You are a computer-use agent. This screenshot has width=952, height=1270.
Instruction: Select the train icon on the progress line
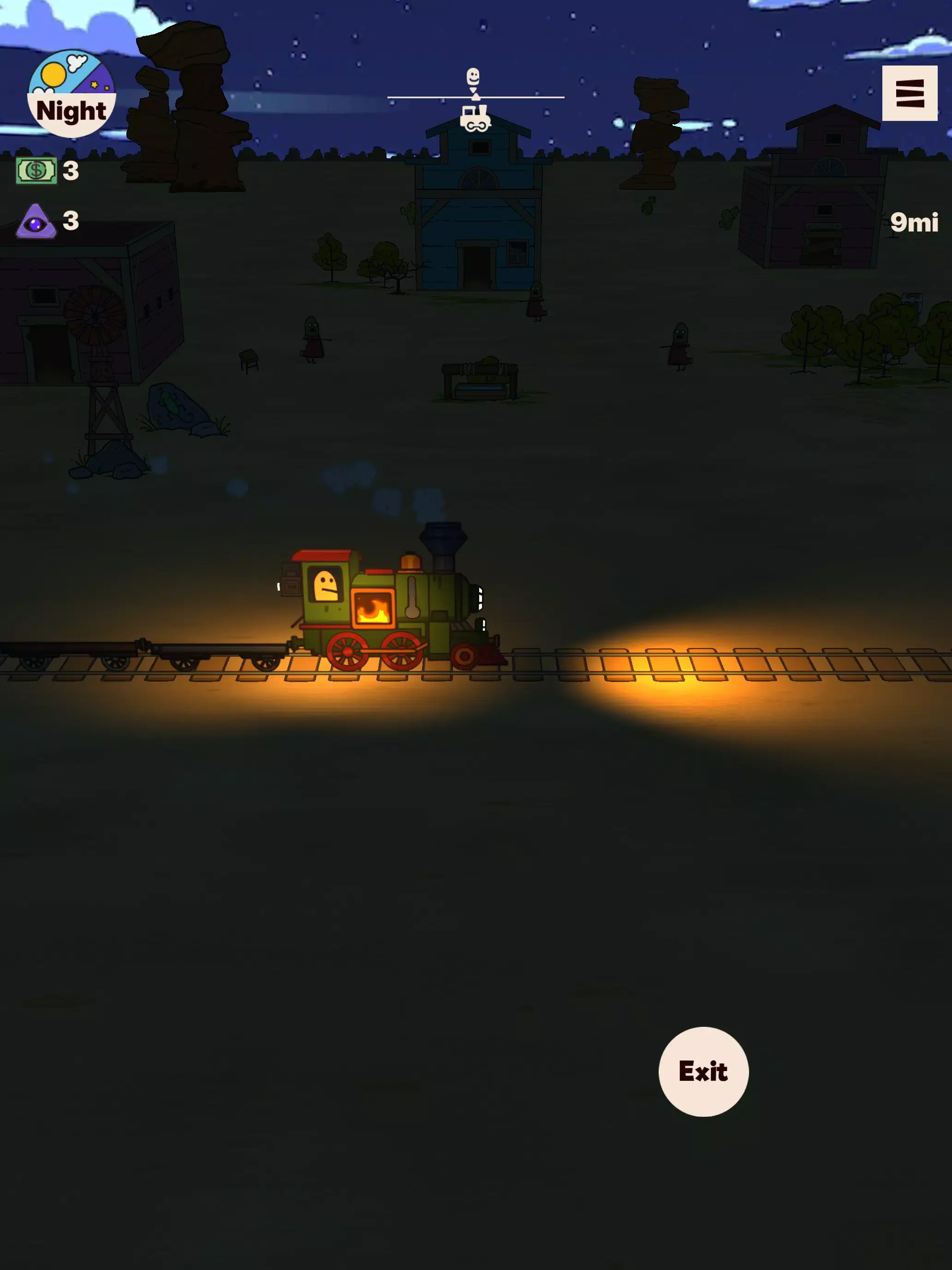click(x=475, y=118)
